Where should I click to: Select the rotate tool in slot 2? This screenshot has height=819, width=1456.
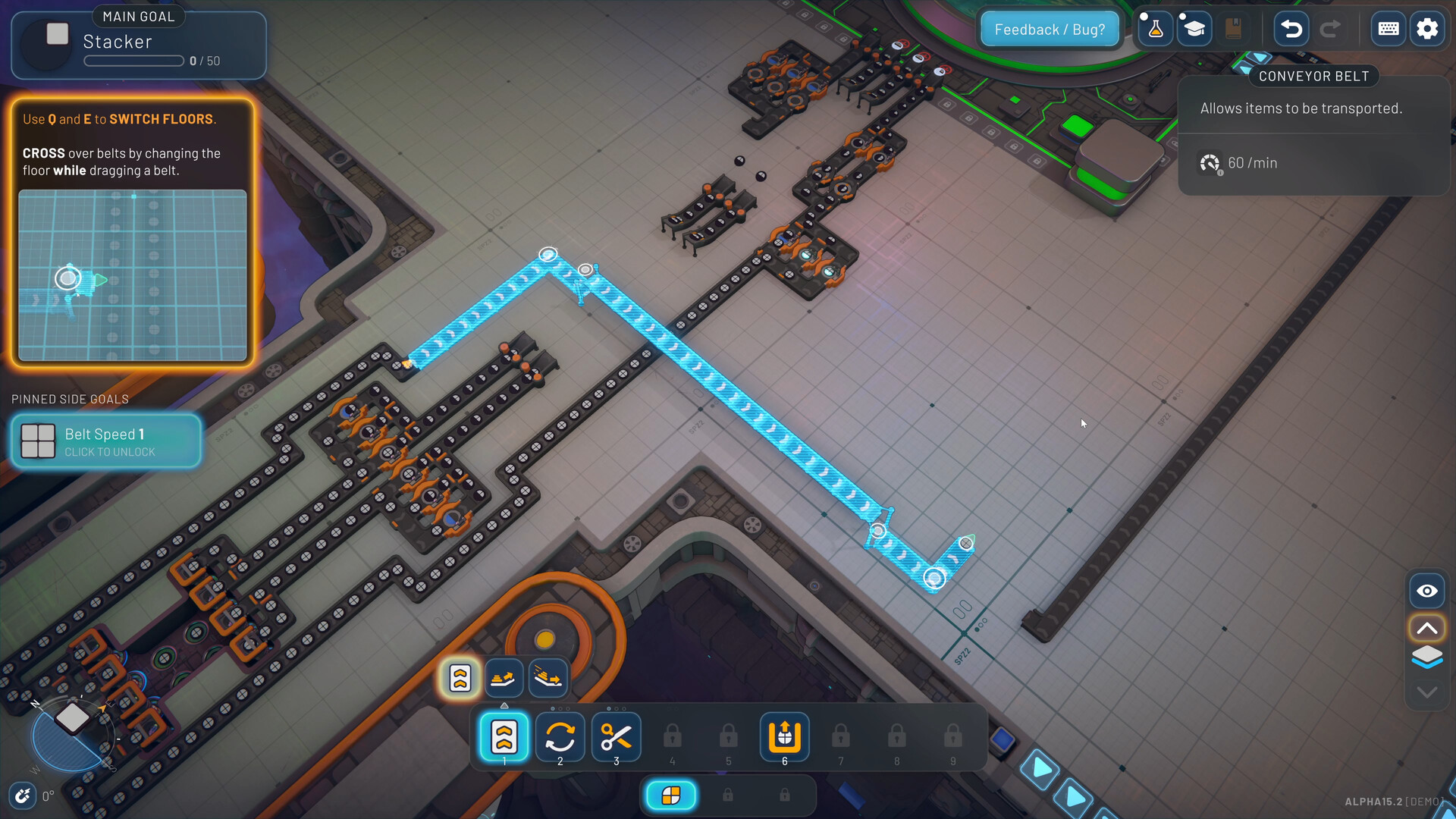(560, 736)
